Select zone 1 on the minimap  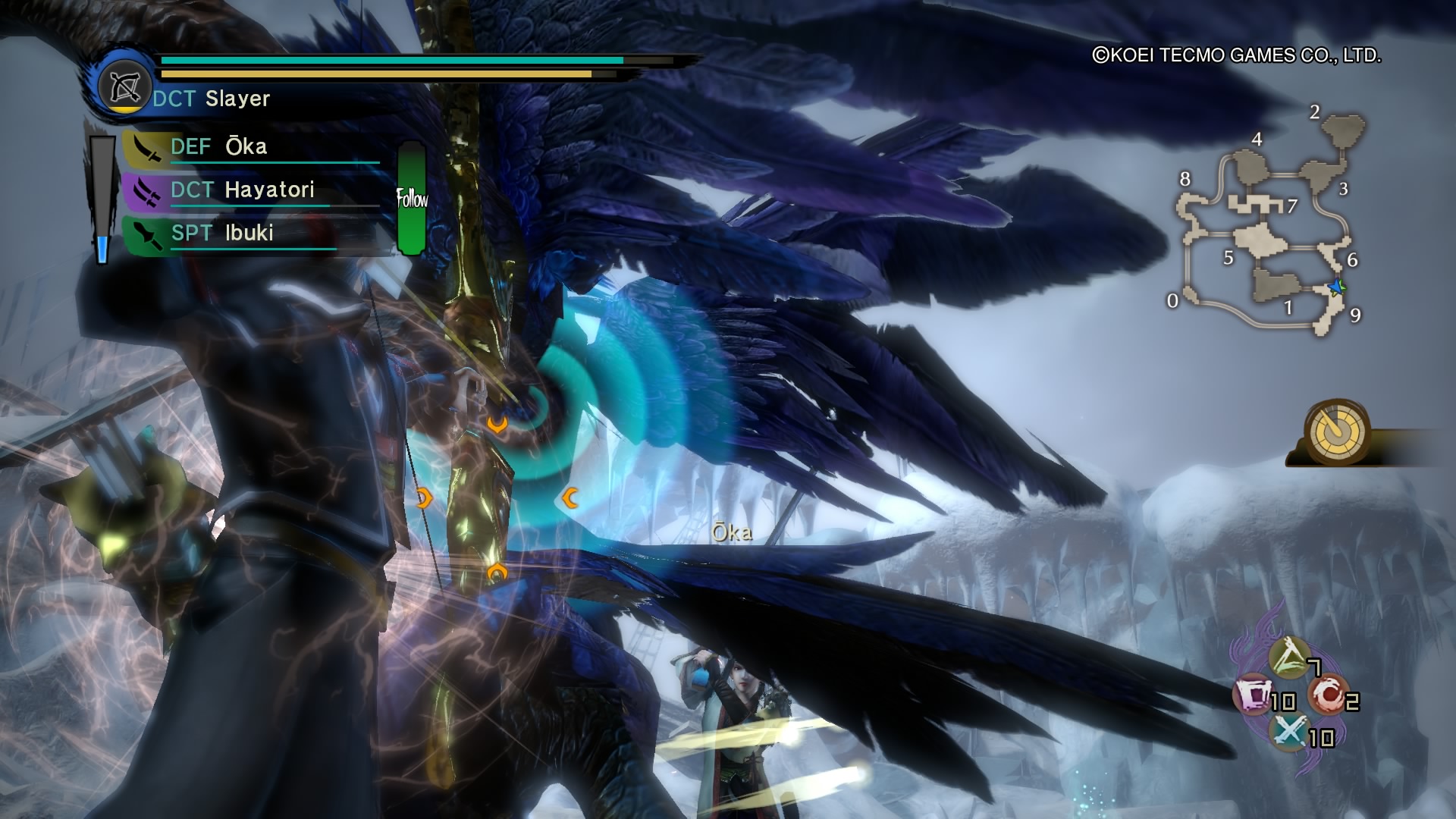(1288, 307)
